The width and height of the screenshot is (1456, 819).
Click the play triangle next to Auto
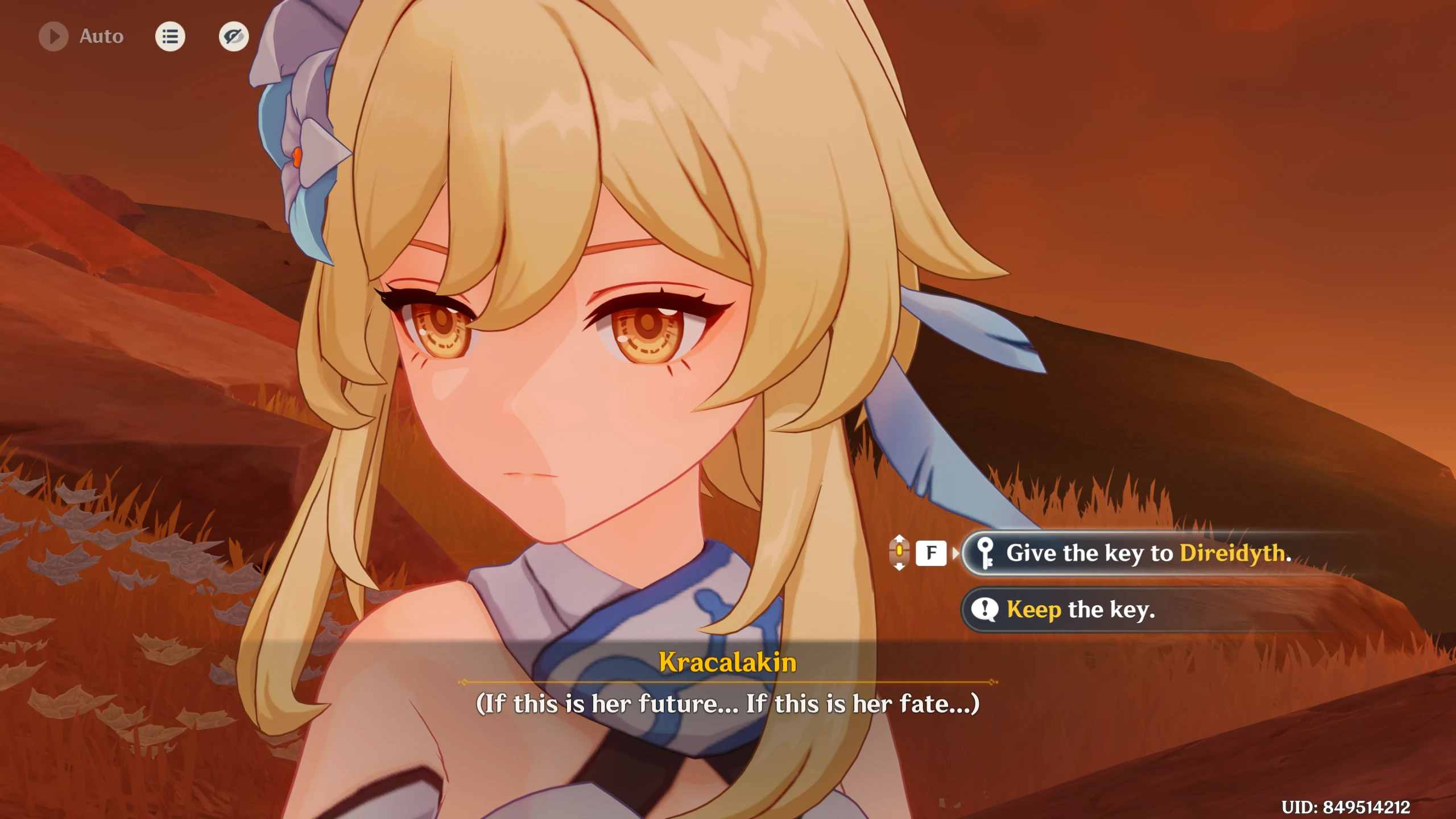pyautogui.click(x=55, y=36)
